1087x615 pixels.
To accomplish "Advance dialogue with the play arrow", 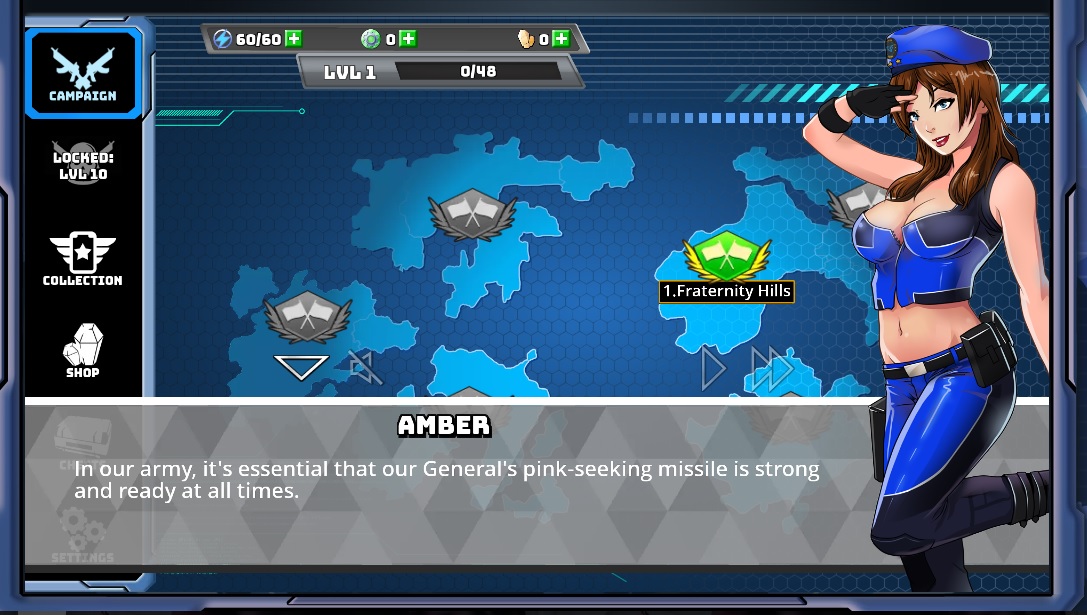I will tap(713, 369).
